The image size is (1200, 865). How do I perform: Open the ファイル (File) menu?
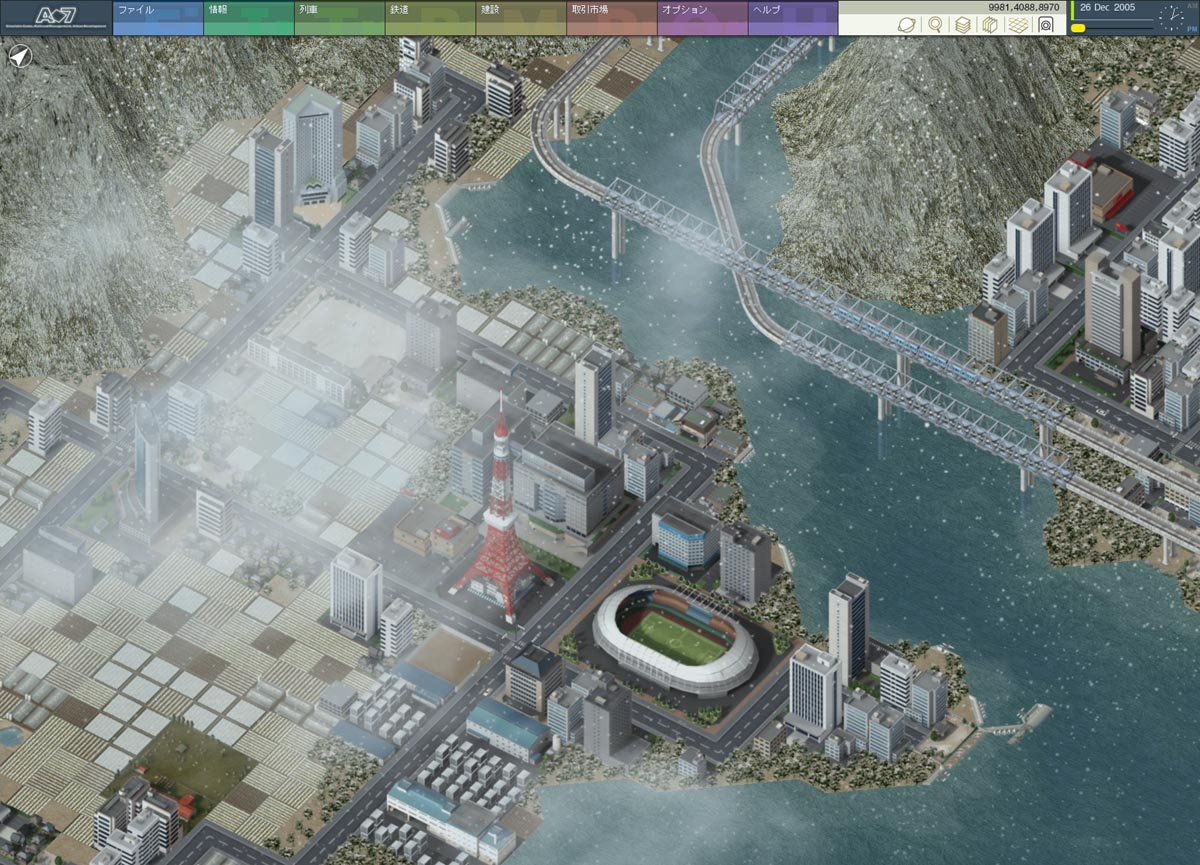157,17
